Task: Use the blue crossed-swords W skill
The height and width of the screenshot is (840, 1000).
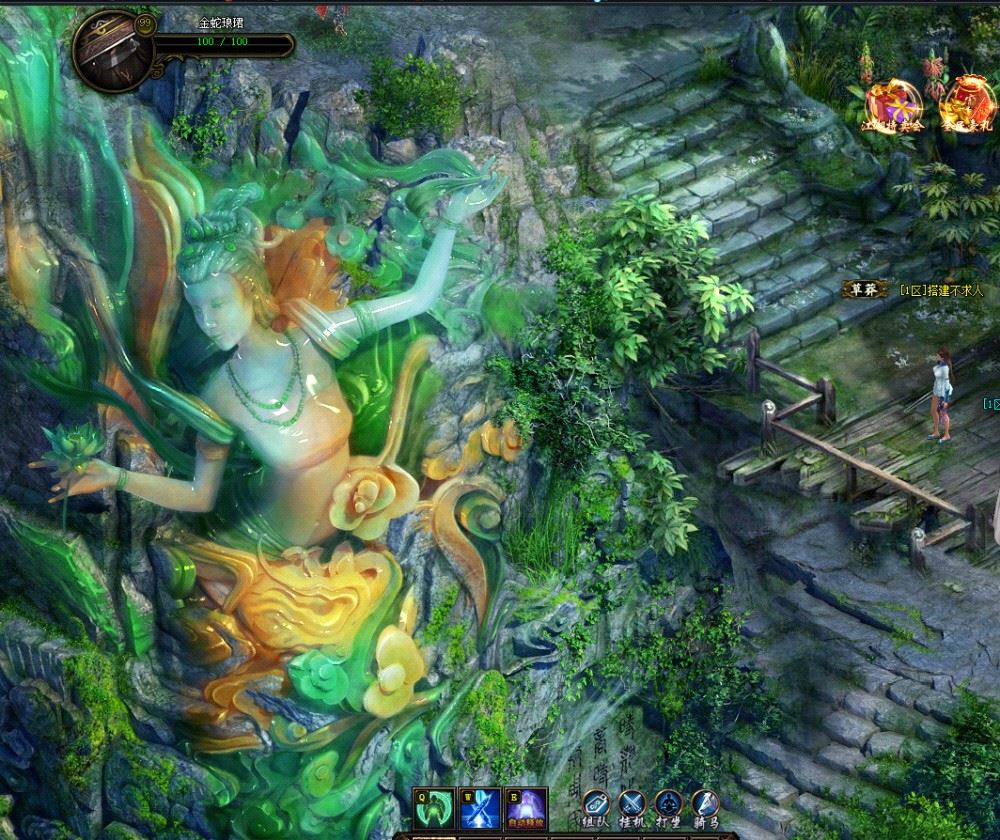Action: coord(481,808)
